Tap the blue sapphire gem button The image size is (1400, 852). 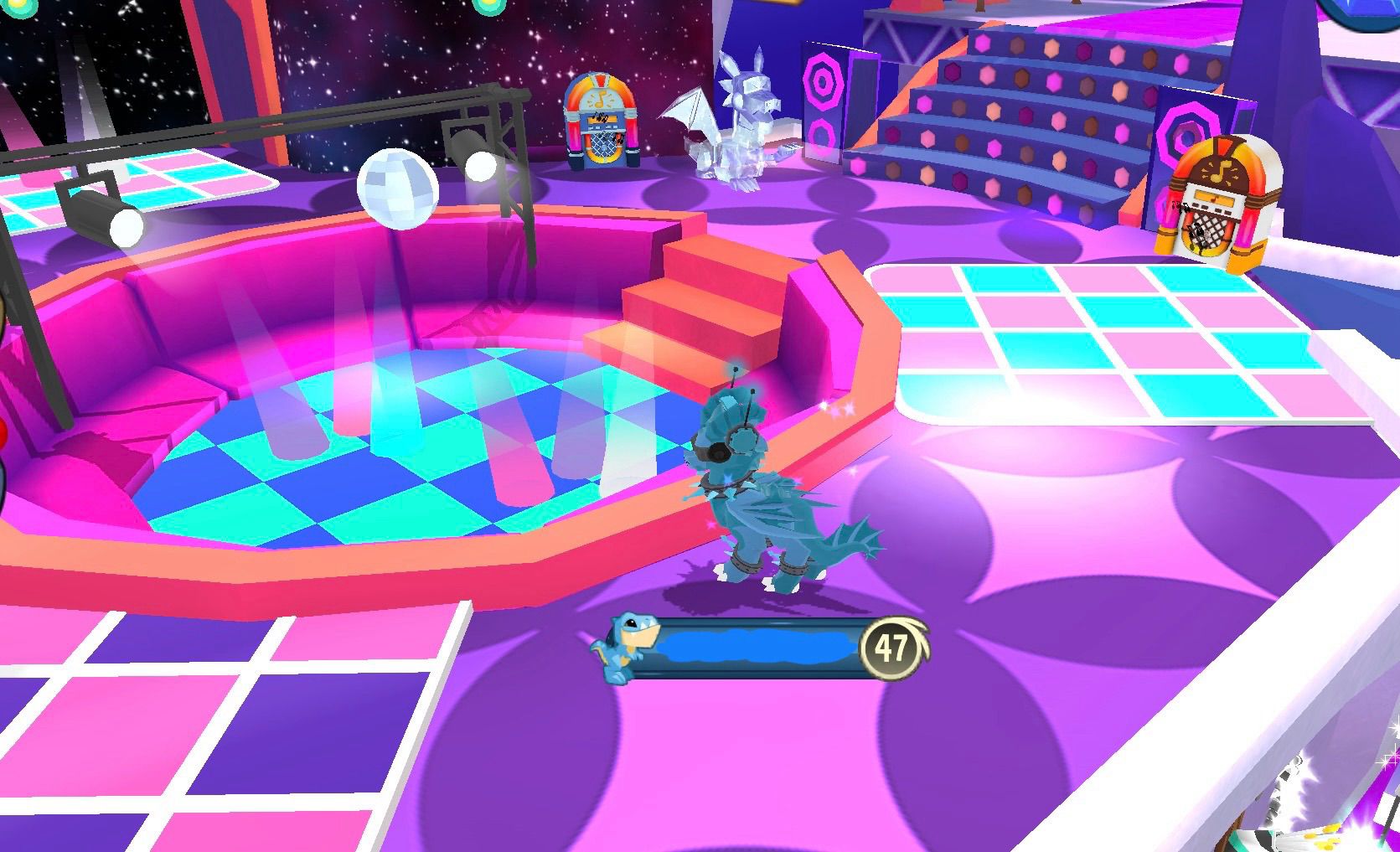(1364, 10)
